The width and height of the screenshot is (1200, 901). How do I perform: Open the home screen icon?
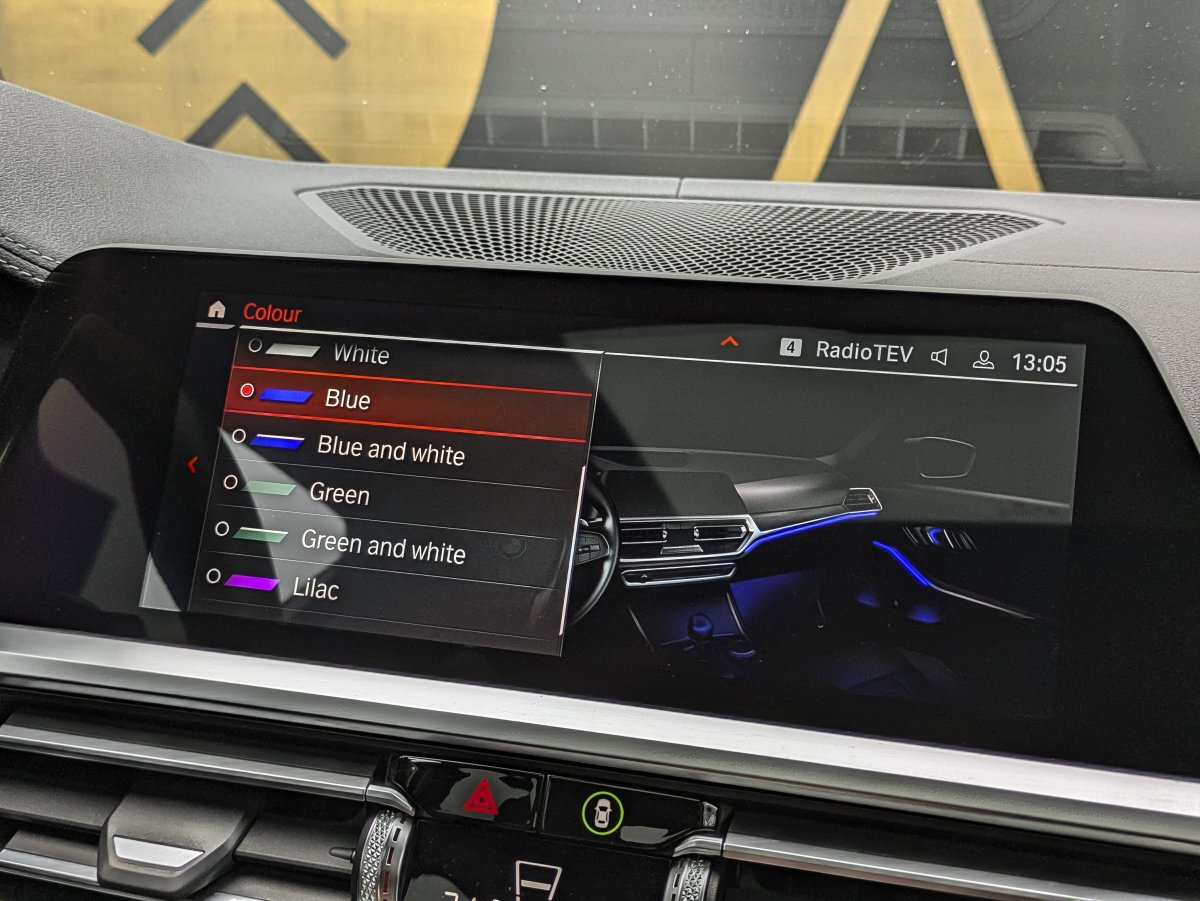coord(216,310)
